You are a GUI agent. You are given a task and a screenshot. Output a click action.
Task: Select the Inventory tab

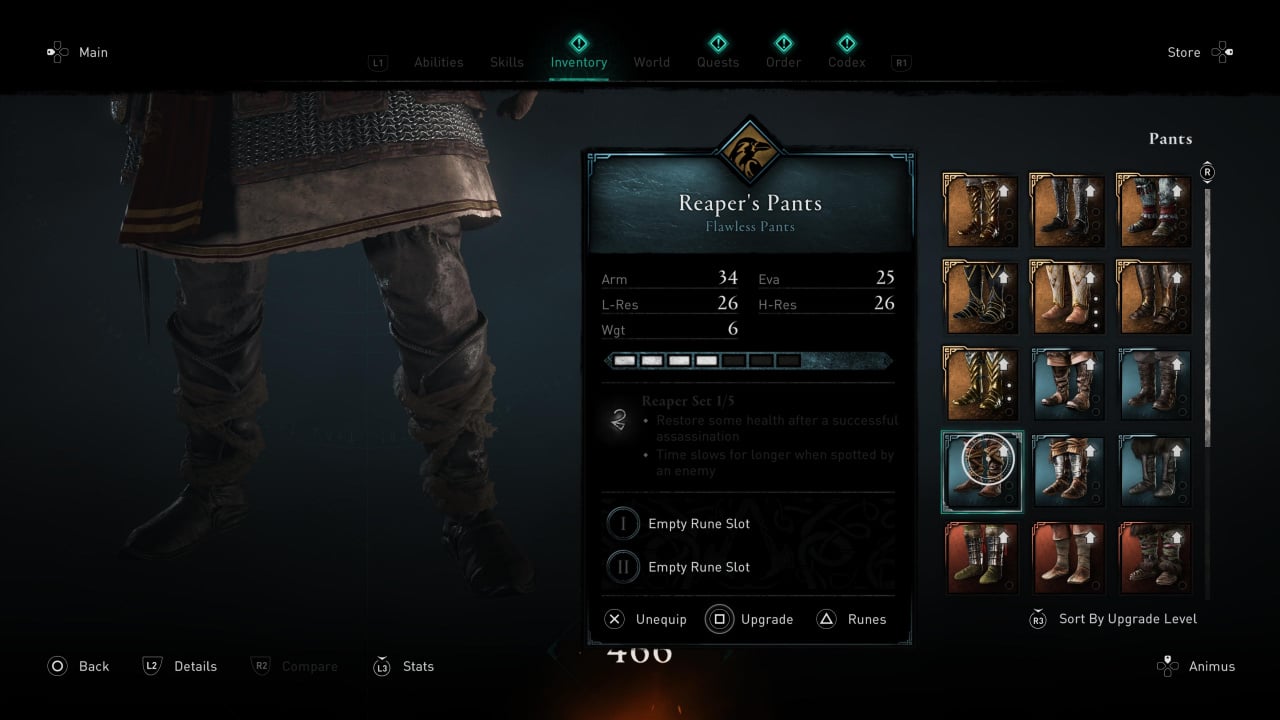coord(578,62)
